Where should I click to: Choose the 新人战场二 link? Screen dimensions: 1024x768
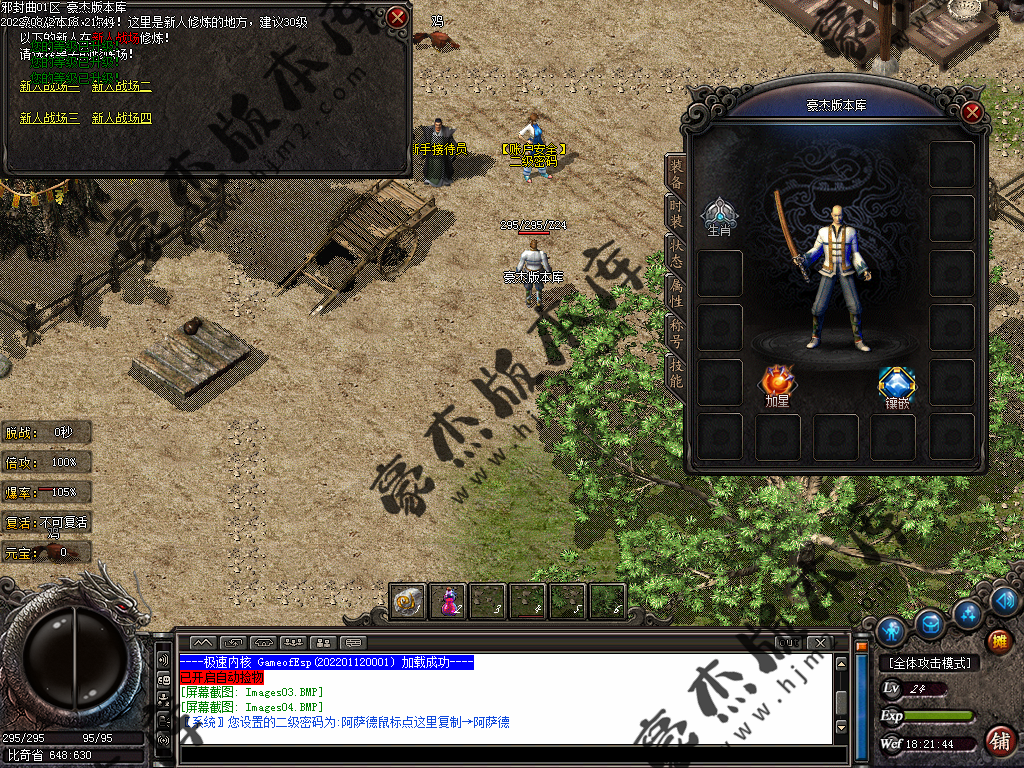click(x=122, y=86)
